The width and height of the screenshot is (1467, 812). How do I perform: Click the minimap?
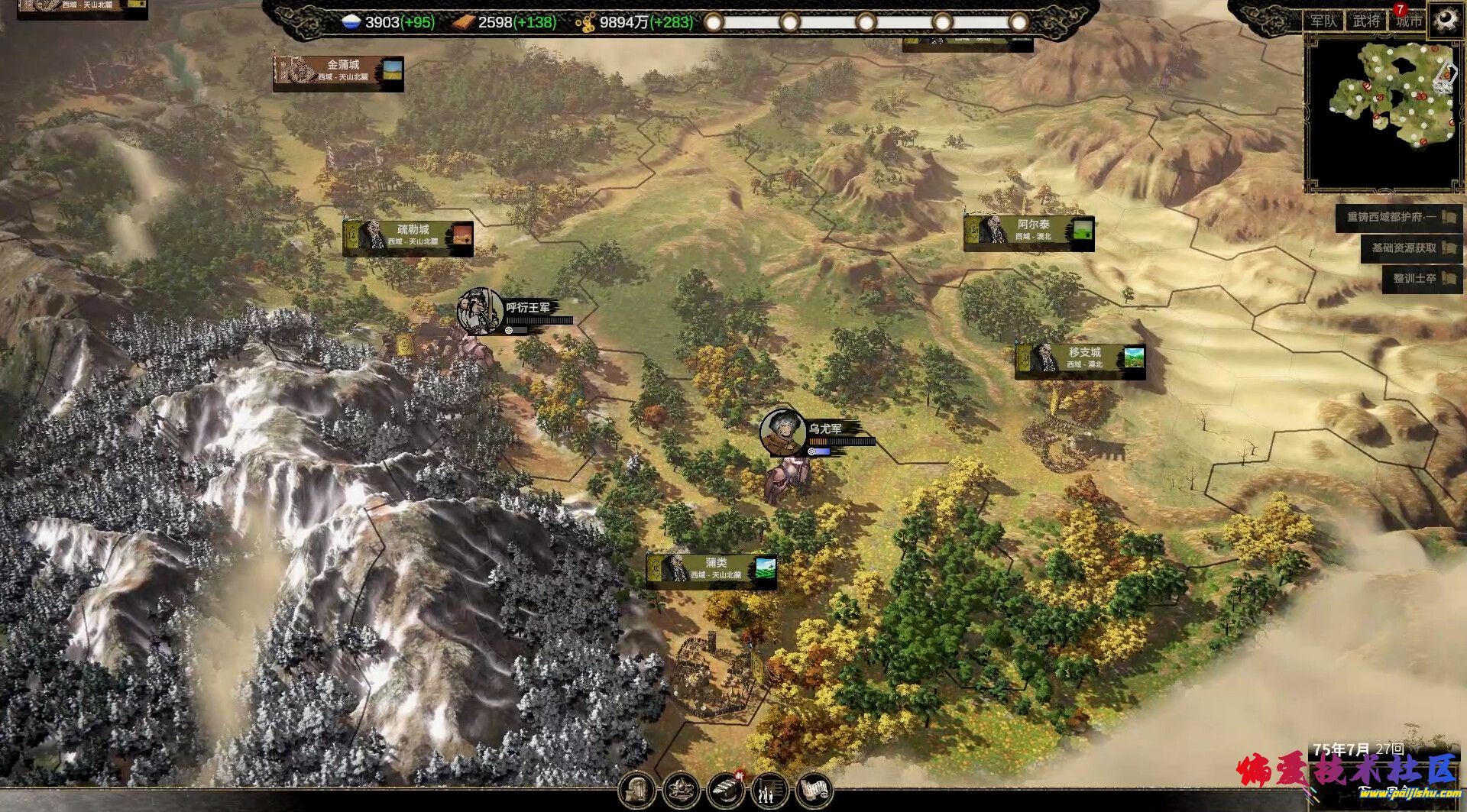point(1383,111)
